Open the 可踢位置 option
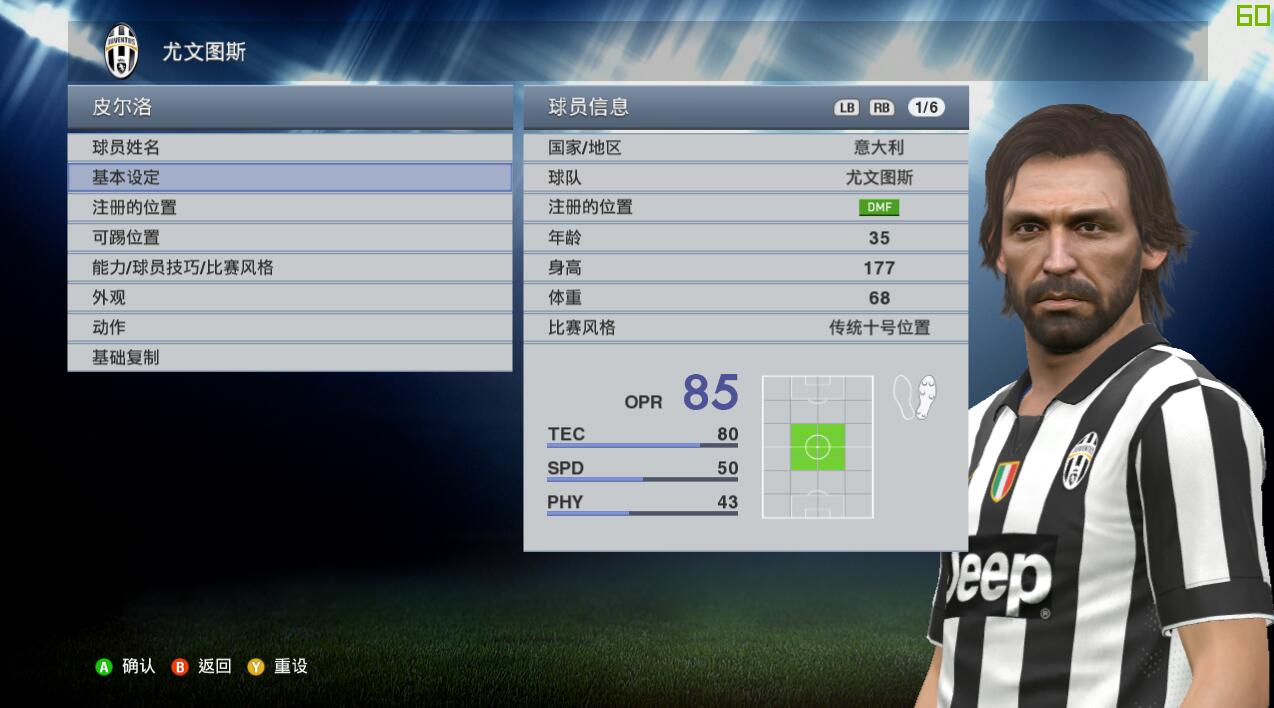1274x708 pixels. [x=289, y=238]
